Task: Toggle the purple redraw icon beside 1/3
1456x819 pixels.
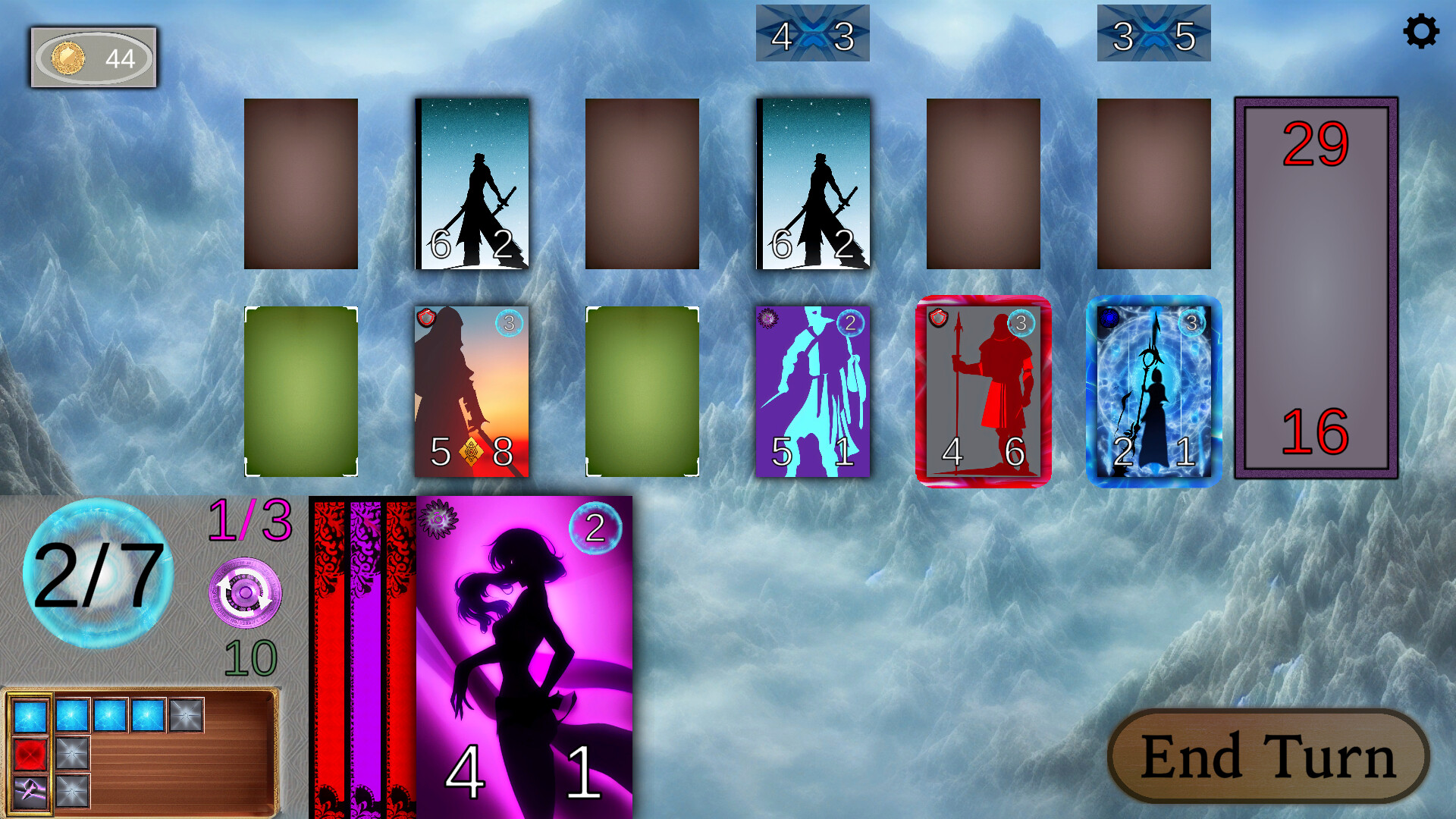Action: click(246, 595)
